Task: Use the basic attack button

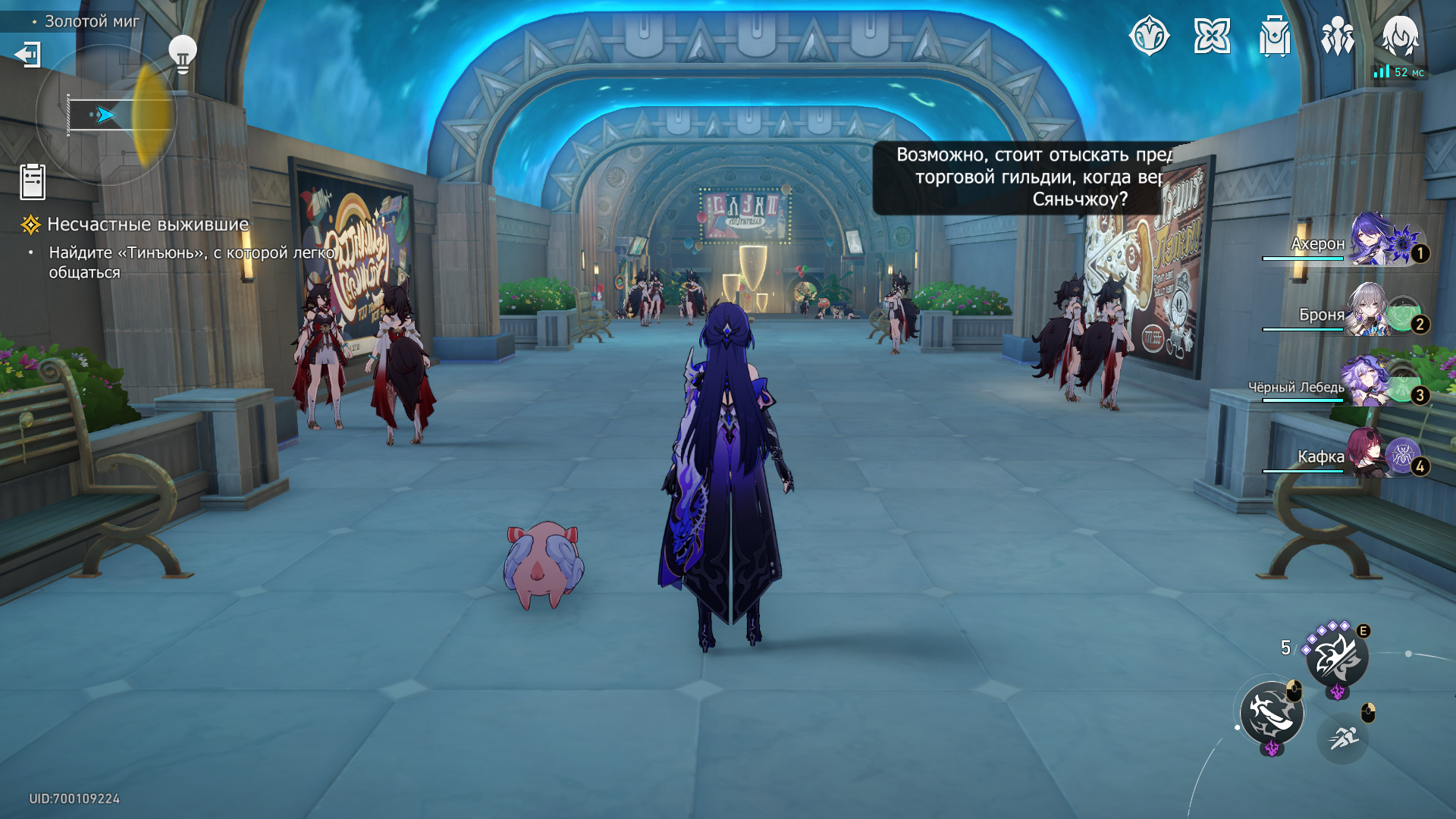Action: (x=1272, y=713)
